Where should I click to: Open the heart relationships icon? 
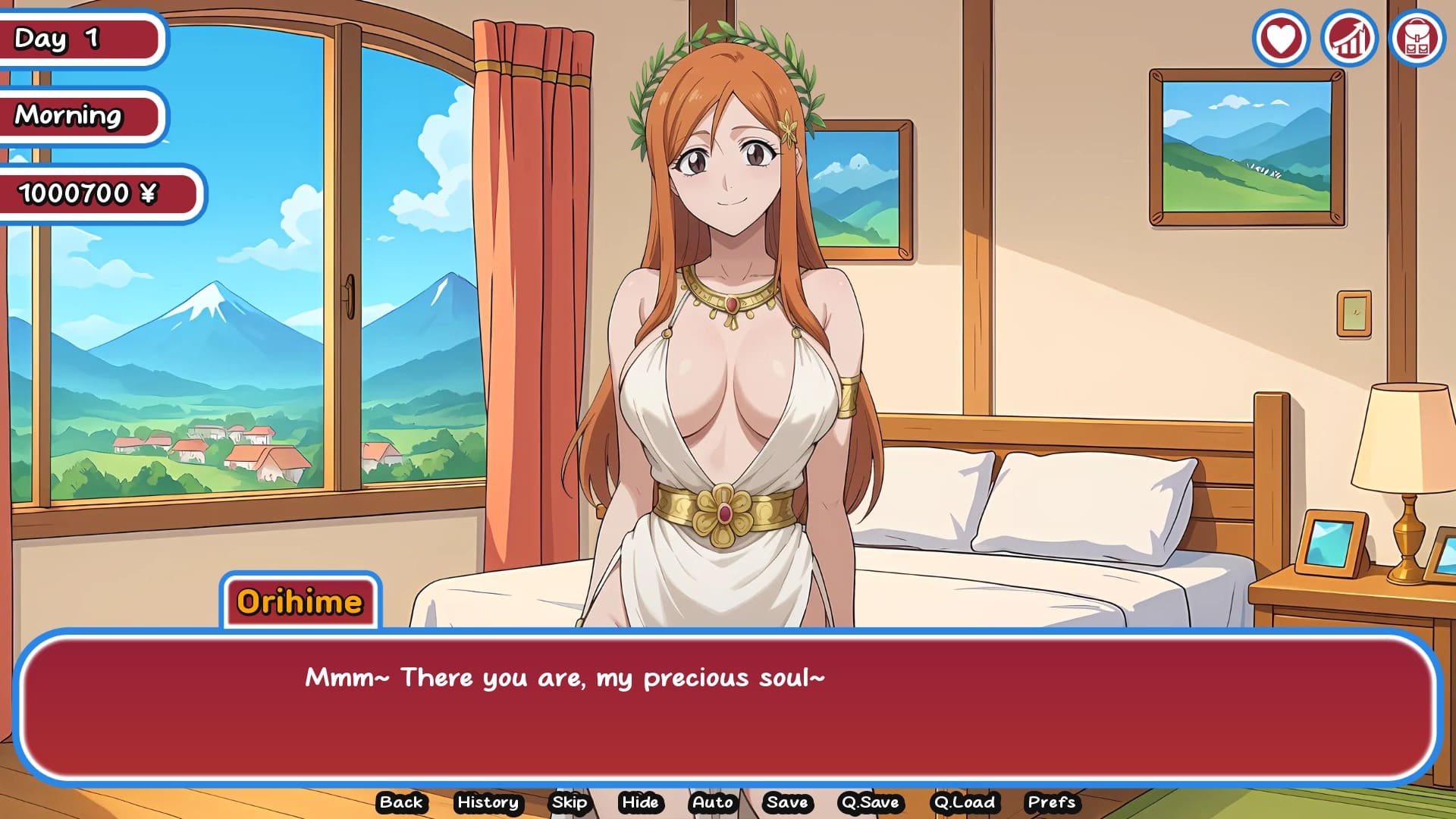(x=1281, y=38)
